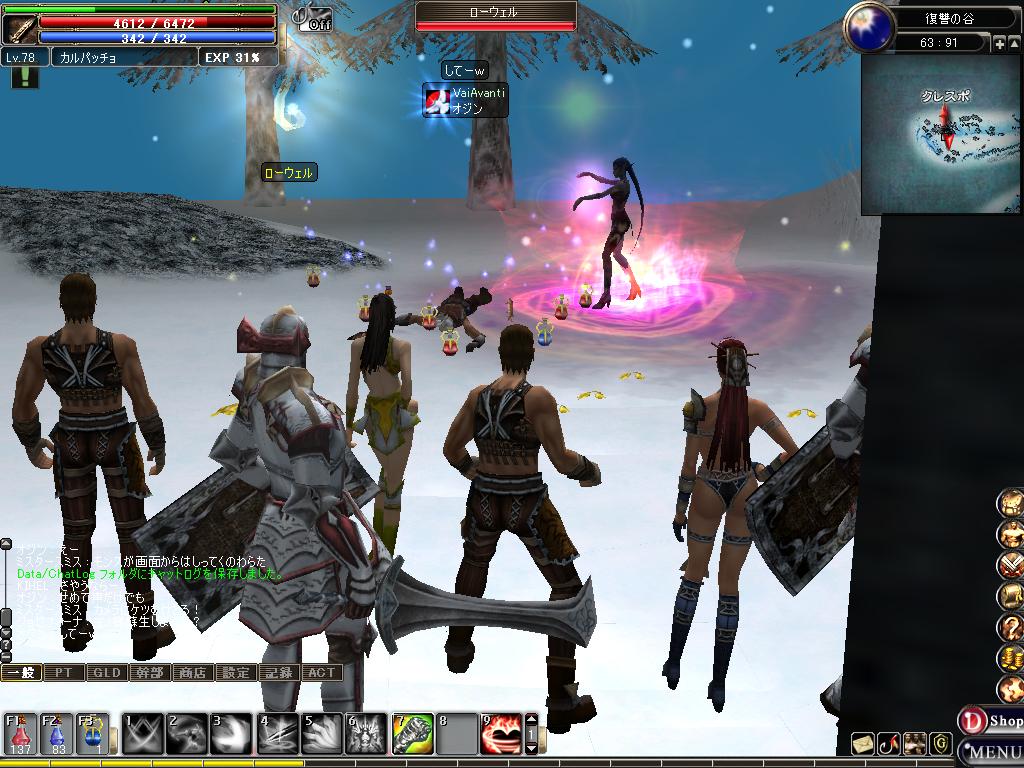Switch to the 一般 chat tab
The width and height of the screenshot is (1024, 768).
click(21, 673)
